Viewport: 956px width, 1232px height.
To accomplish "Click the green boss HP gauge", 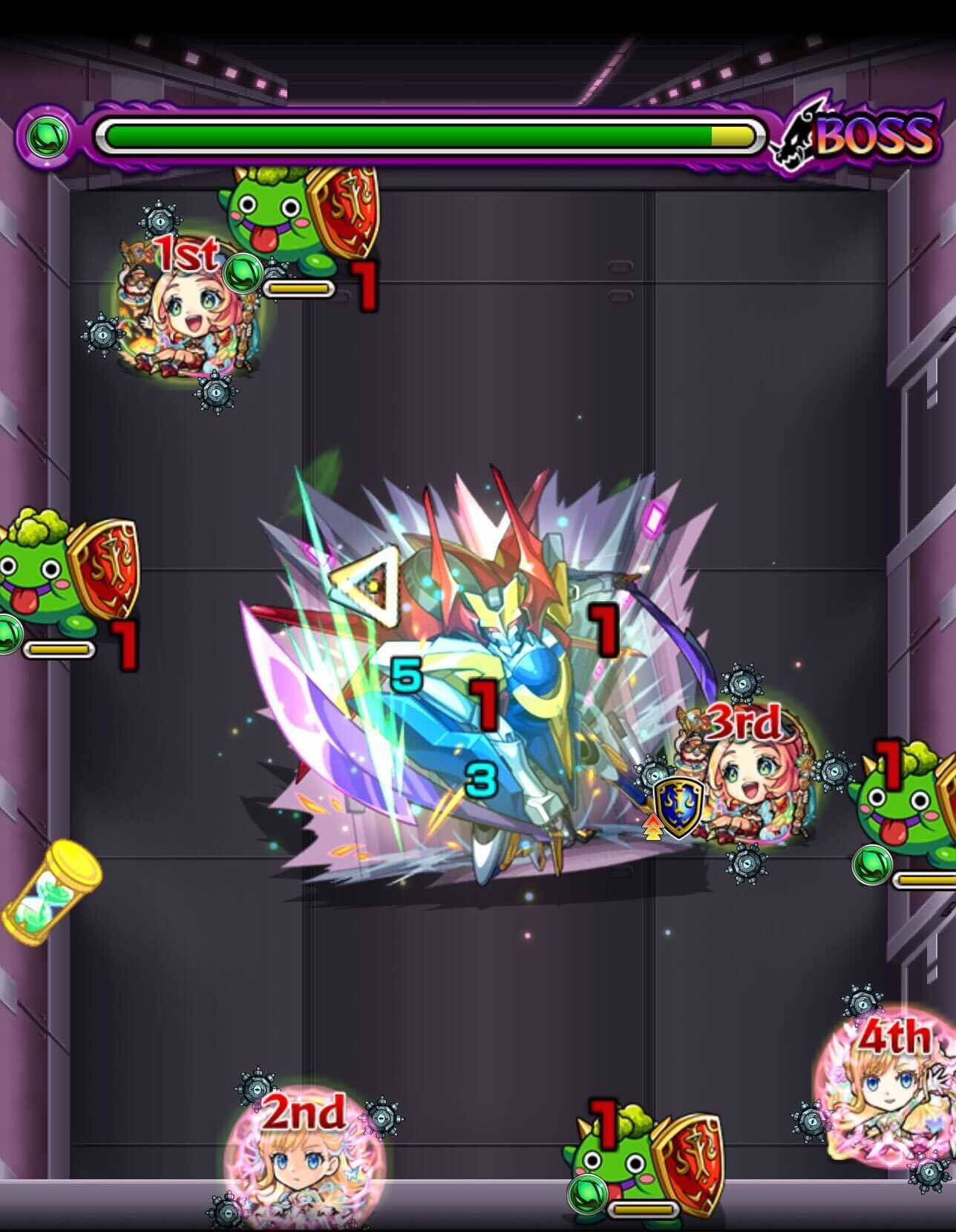I will point(408,132).
